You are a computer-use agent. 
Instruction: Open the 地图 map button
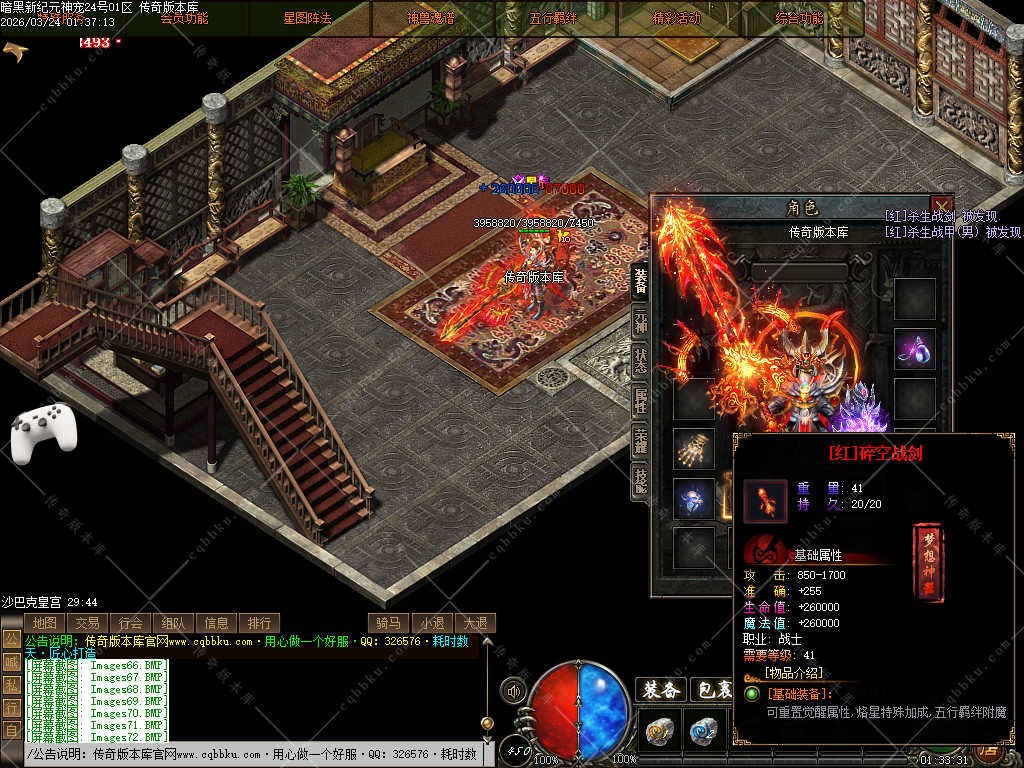tap(44, 623)
